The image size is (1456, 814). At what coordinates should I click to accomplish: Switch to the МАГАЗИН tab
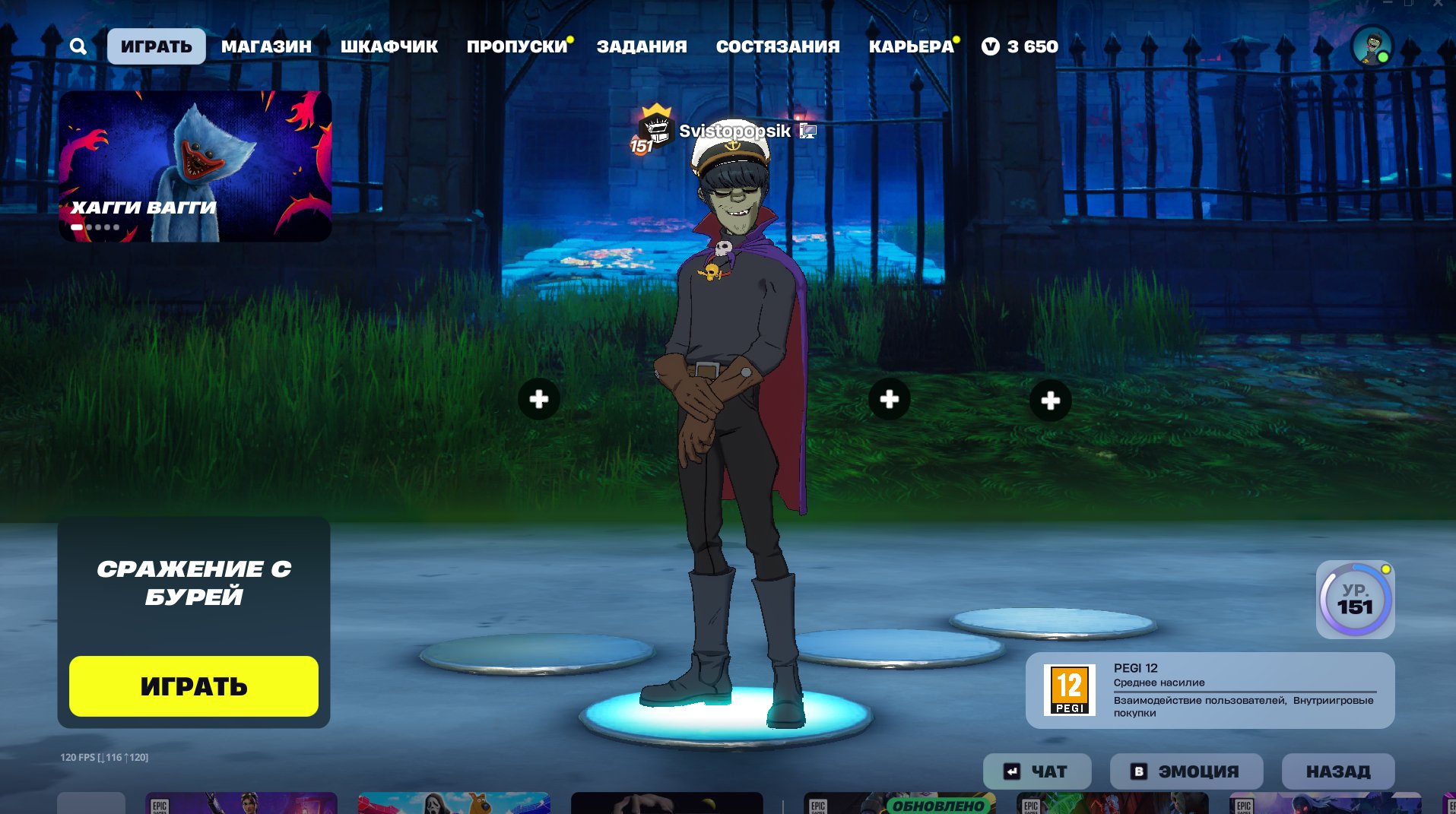[x=266, y=46]
